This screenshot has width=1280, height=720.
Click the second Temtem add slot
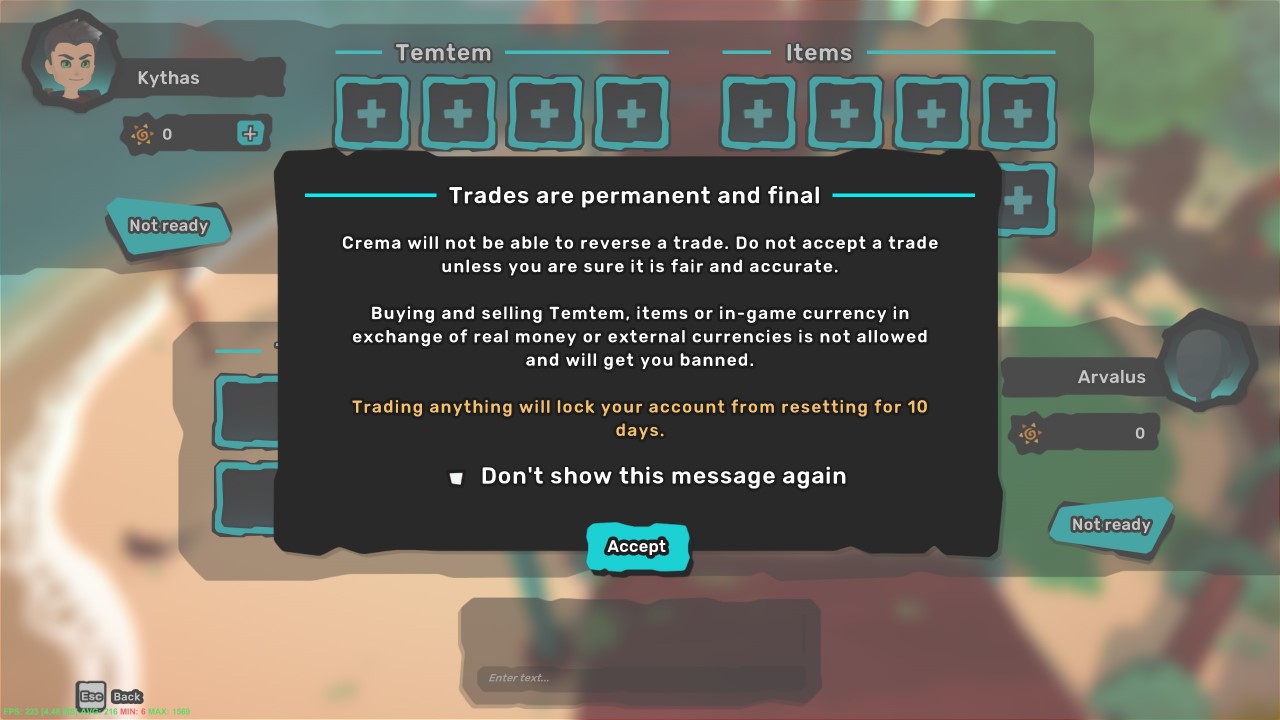(457, 113)
